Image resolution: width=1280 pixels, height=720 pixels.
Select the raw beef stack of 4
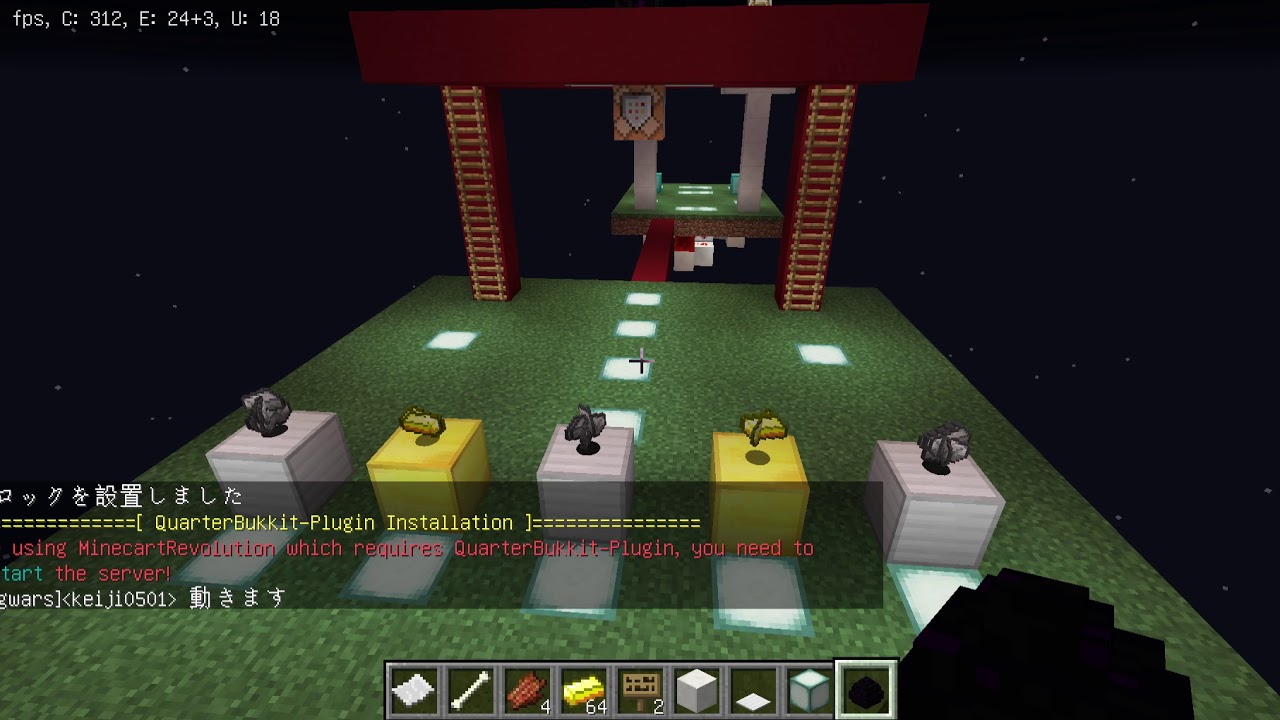525,688
